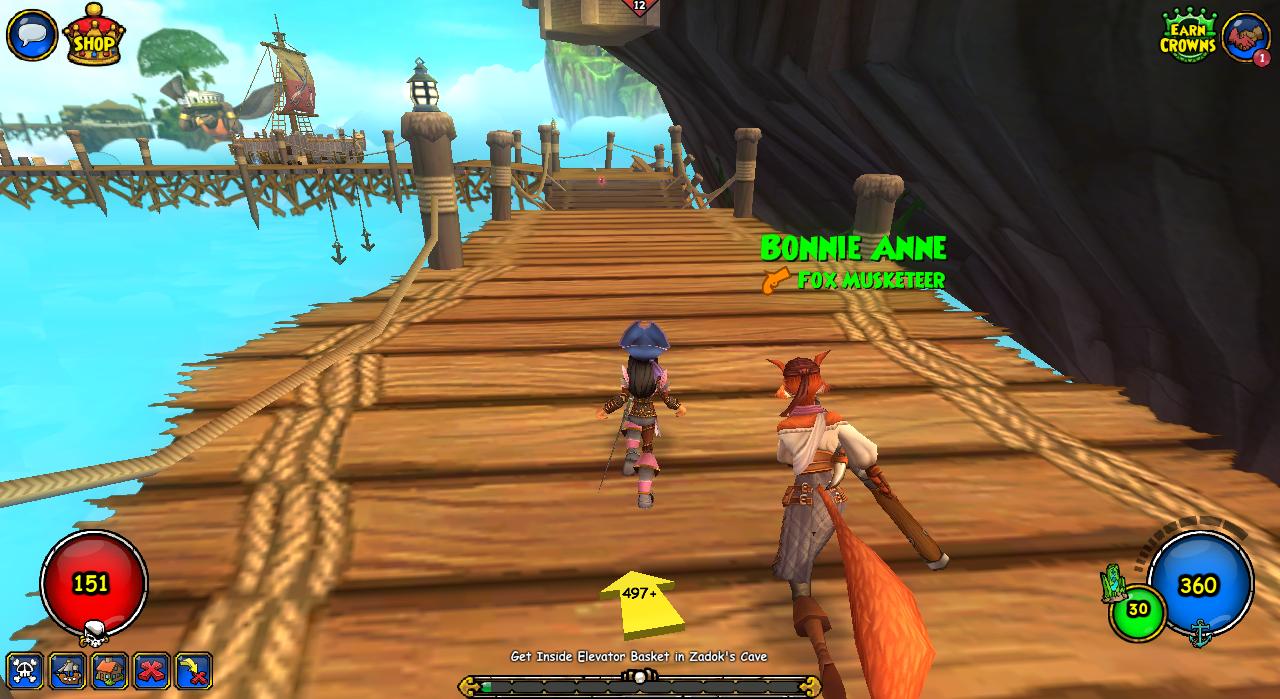The width and height of the screenshot is (1280, 699).
Task: Open the chat speech bubble
Action: point(31,34)
